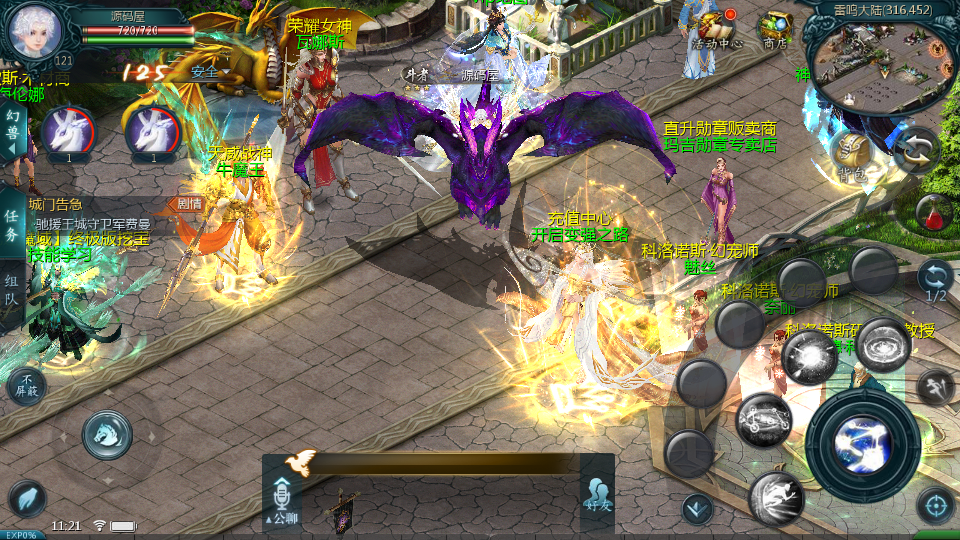Switch to the 任务 quest tab

pyautogui.click(x=12, y=226)
